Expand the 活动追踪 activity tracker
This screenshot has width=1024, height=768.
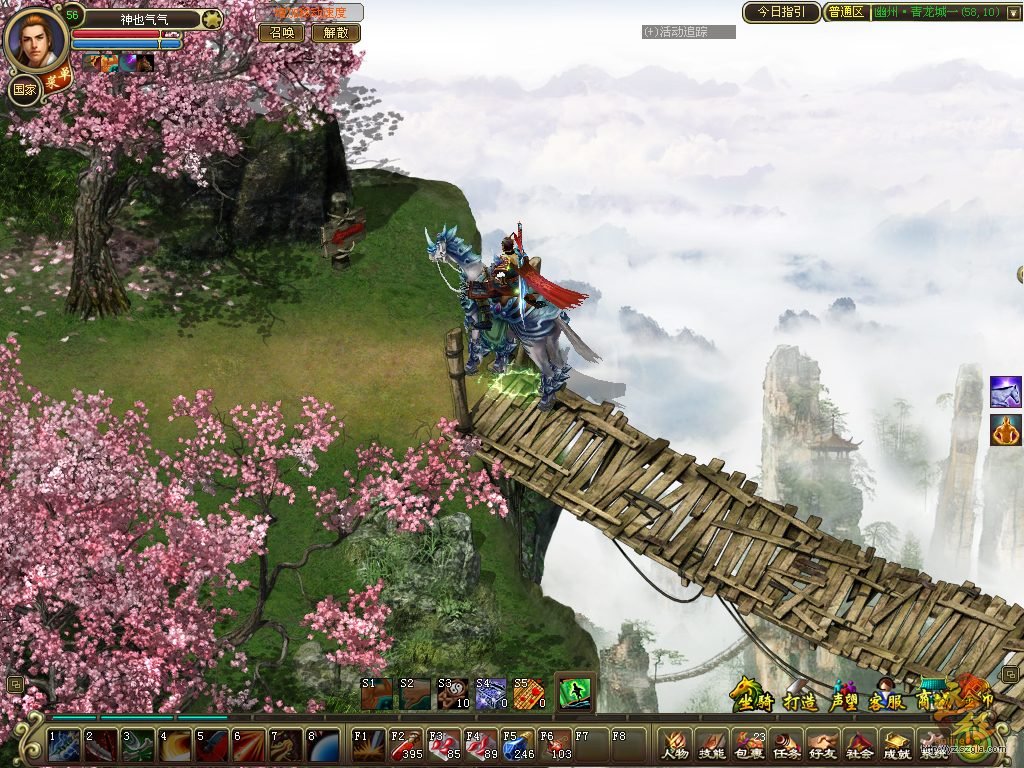(688, 32)
